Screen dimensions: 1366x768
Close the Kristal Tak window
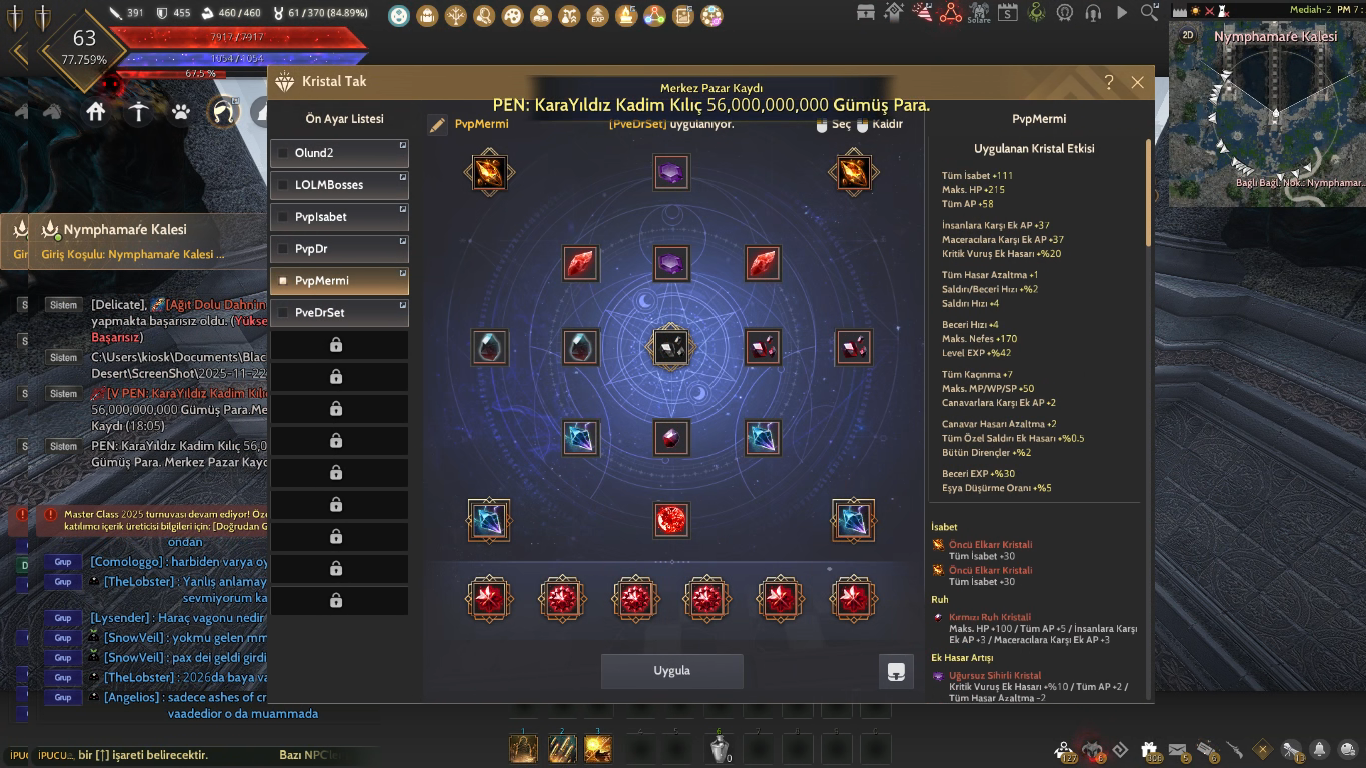[1137, 83]
